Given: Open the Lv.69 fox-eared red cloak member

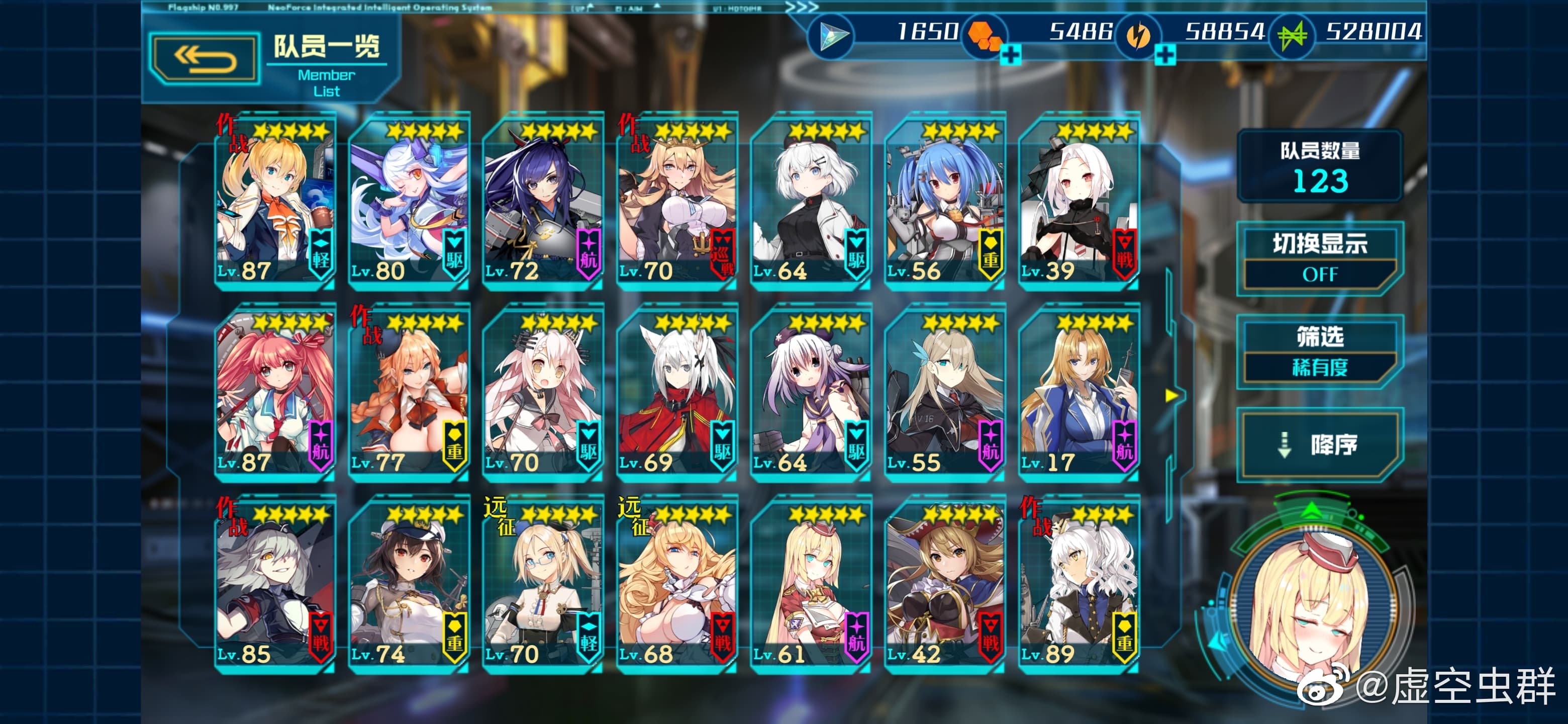Looking at the screenshot, I should coord(676,393).
